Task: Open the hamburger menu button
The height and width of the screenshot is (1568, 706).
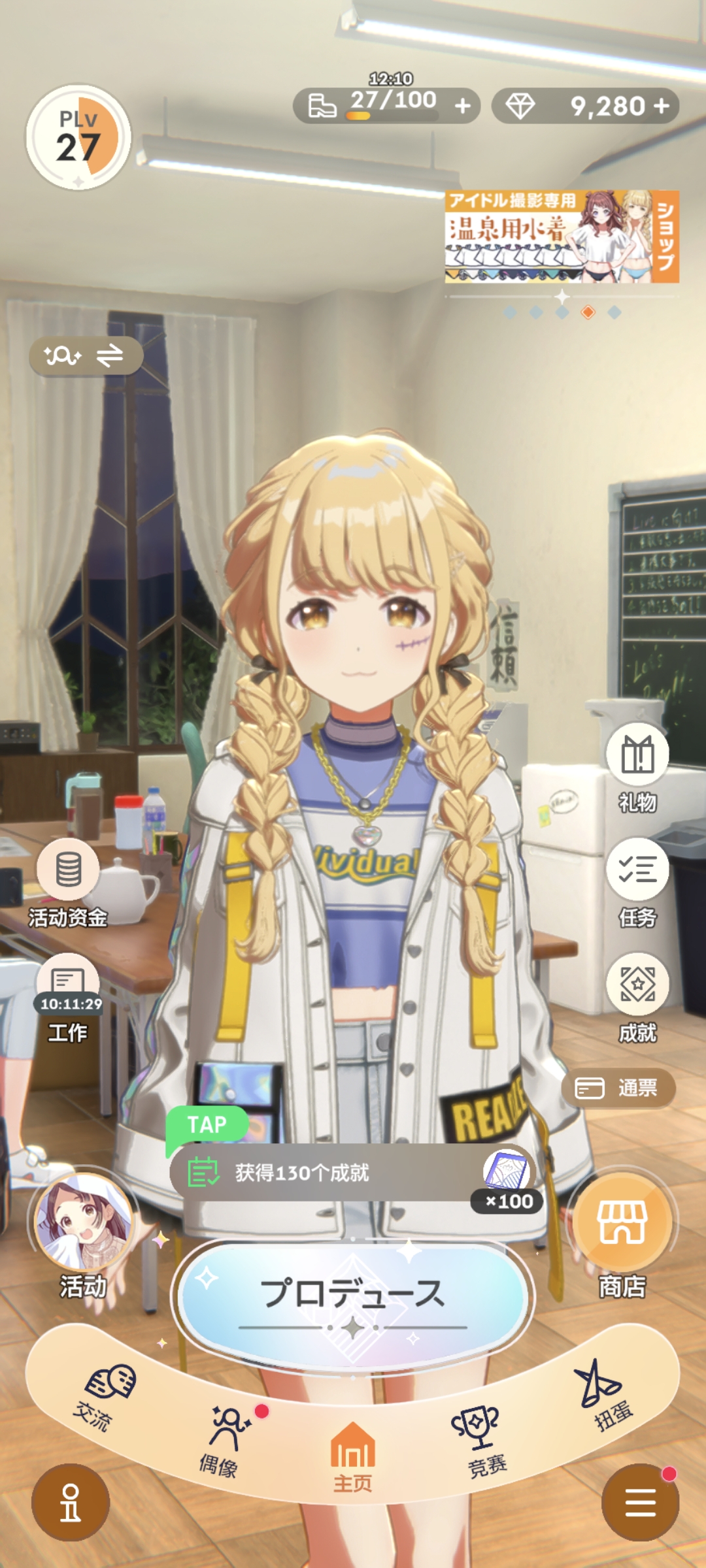Action: (641, 1503)
